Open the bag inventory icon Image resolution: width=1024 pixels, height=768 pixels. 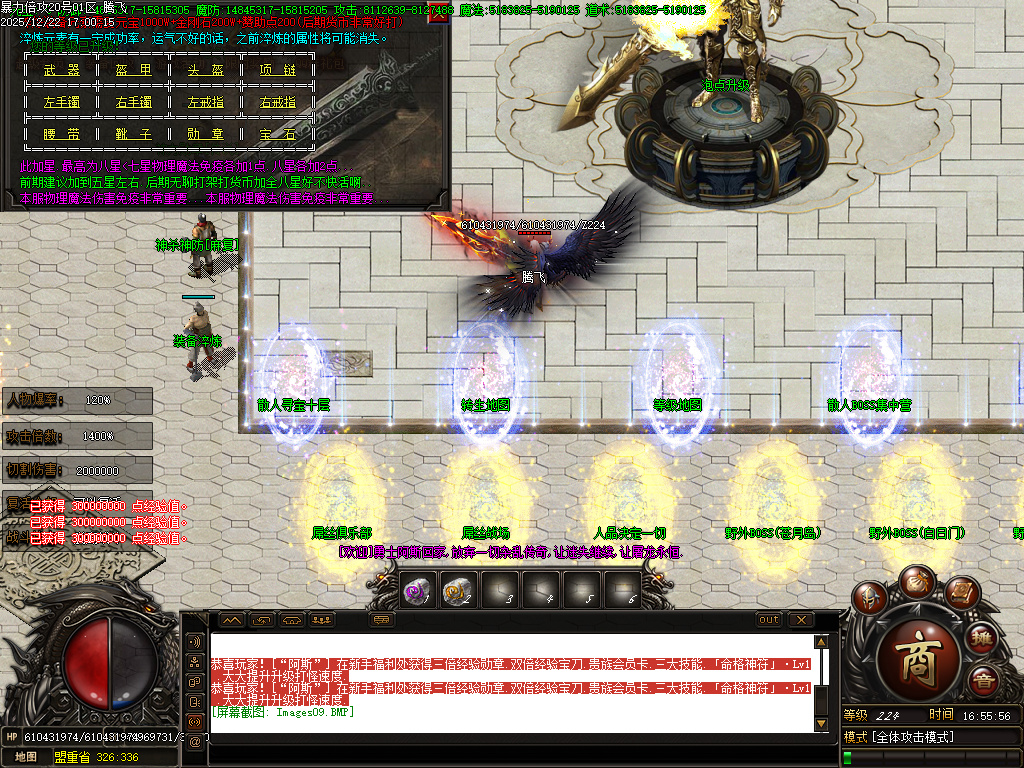916,580
